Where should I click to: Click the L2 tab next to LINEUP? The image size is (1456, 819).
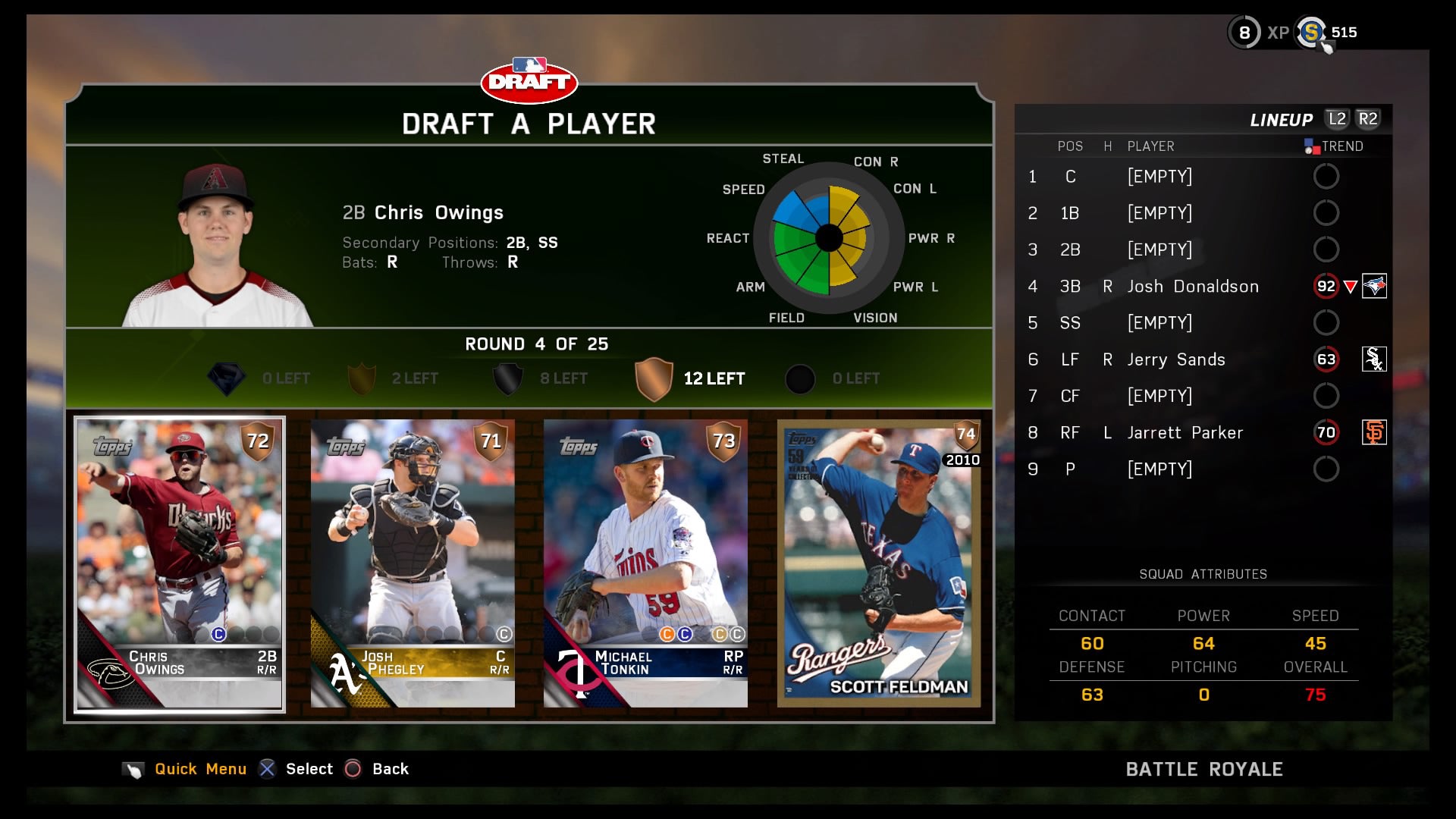pyautogui.click(x=1339, y=119)
